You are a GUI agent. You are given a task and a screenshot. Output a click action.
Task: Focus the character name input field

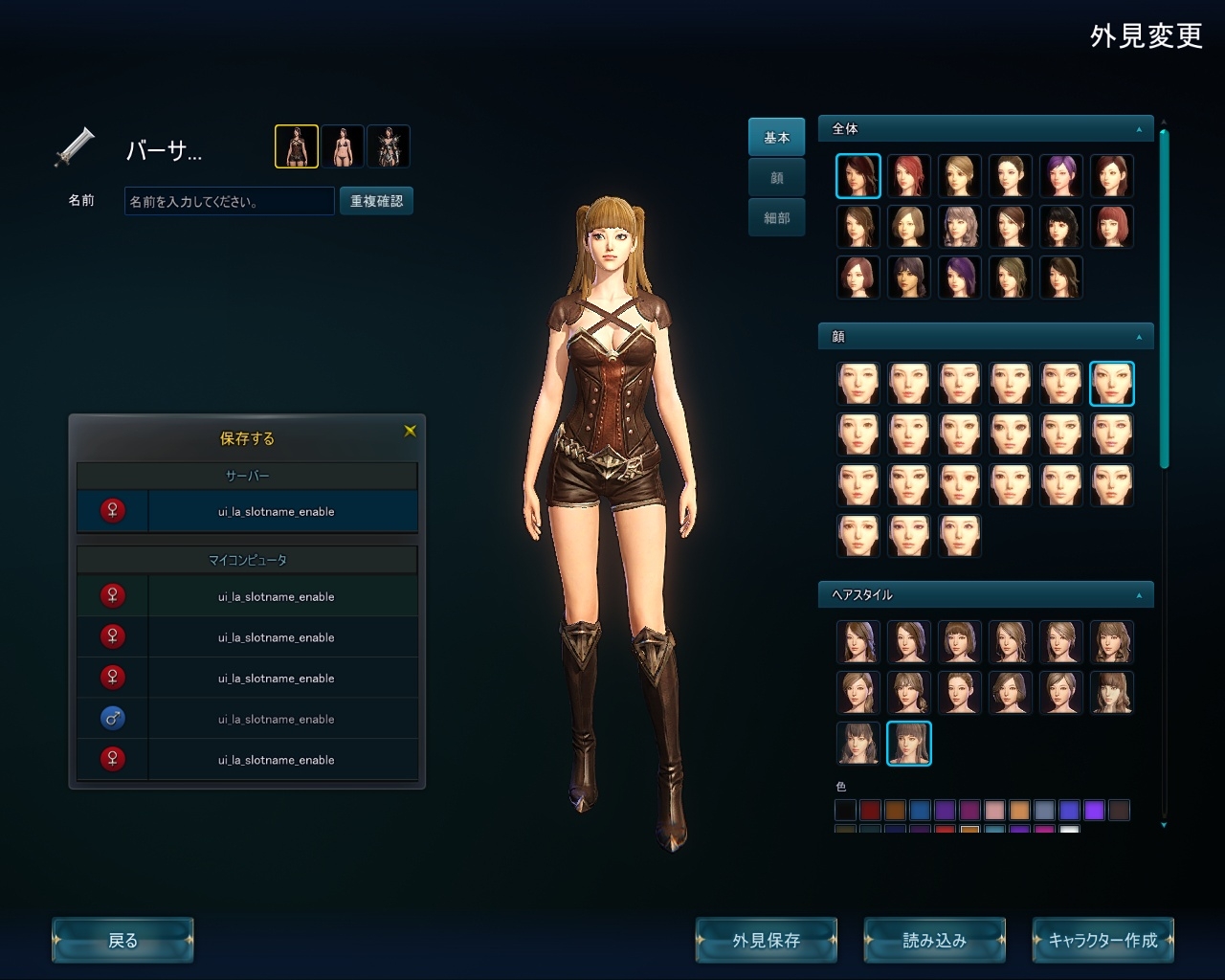(x=229, y=201)
